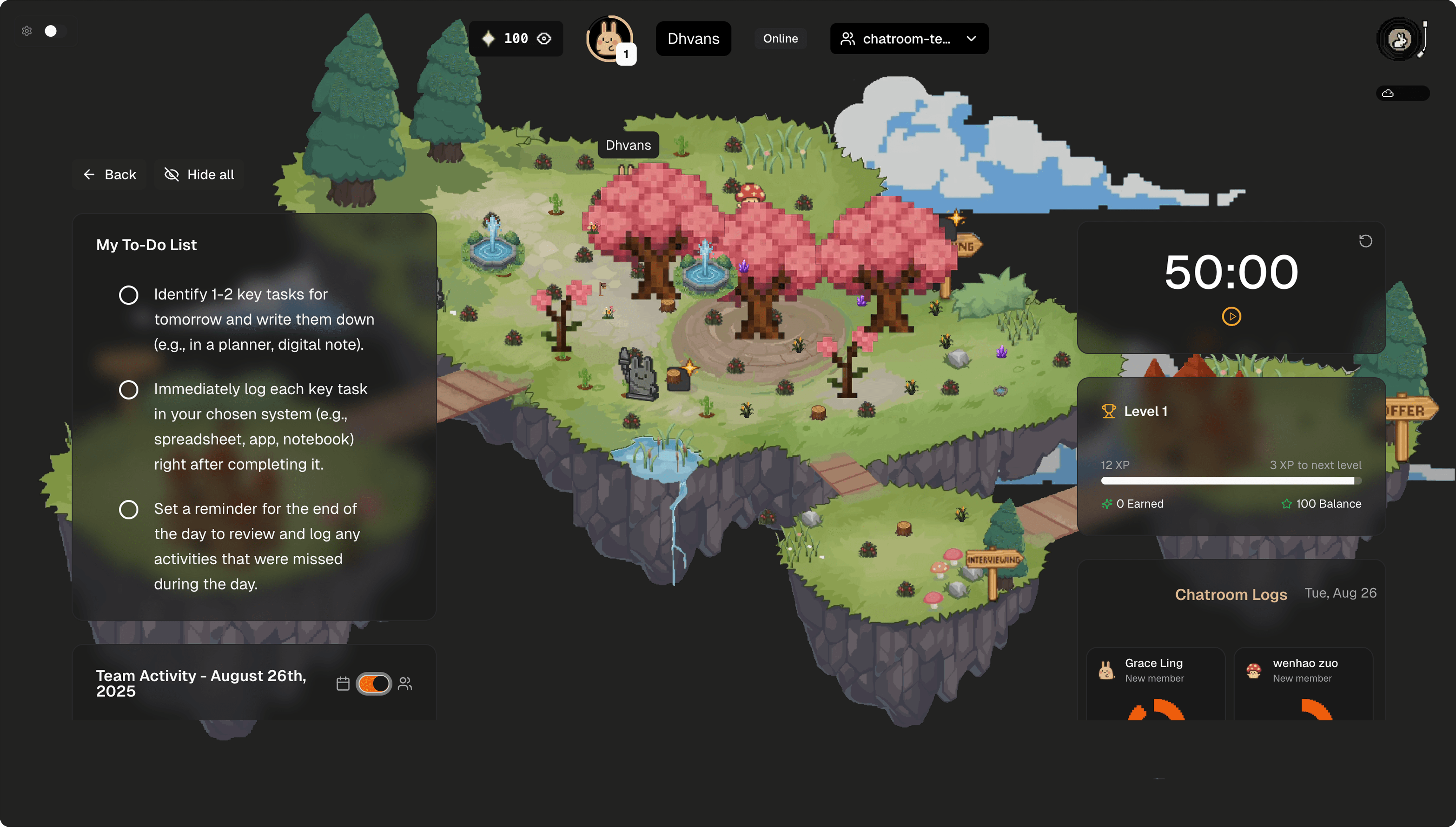The height and width of the screenshot is (827, 1456).
Task: Open wenhao zuo's chatroom log card
Action: [x=1303, y=682]
